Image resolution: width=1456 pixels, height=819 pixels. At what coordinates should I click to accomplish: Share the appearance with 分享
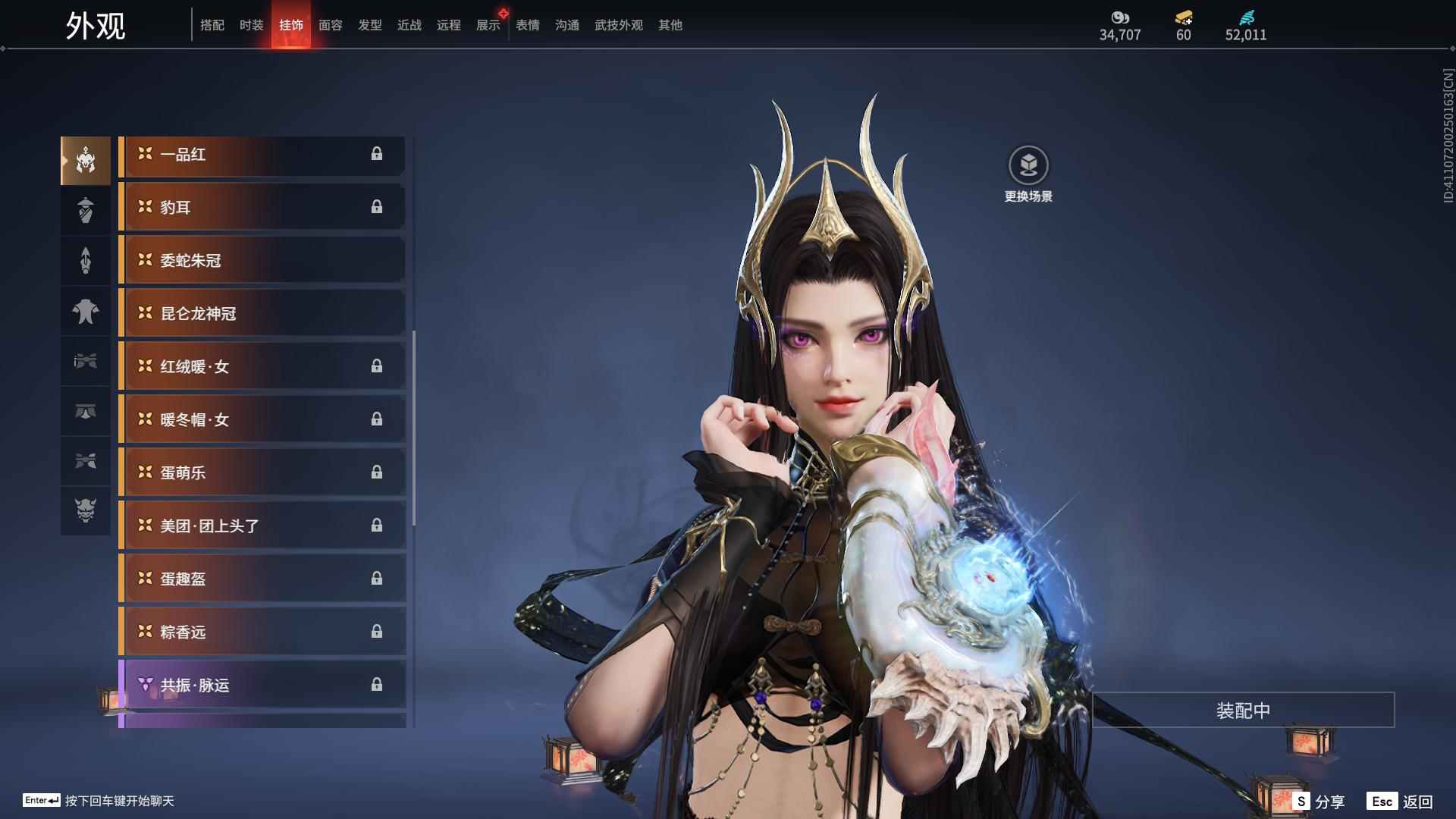(1319, 802)
